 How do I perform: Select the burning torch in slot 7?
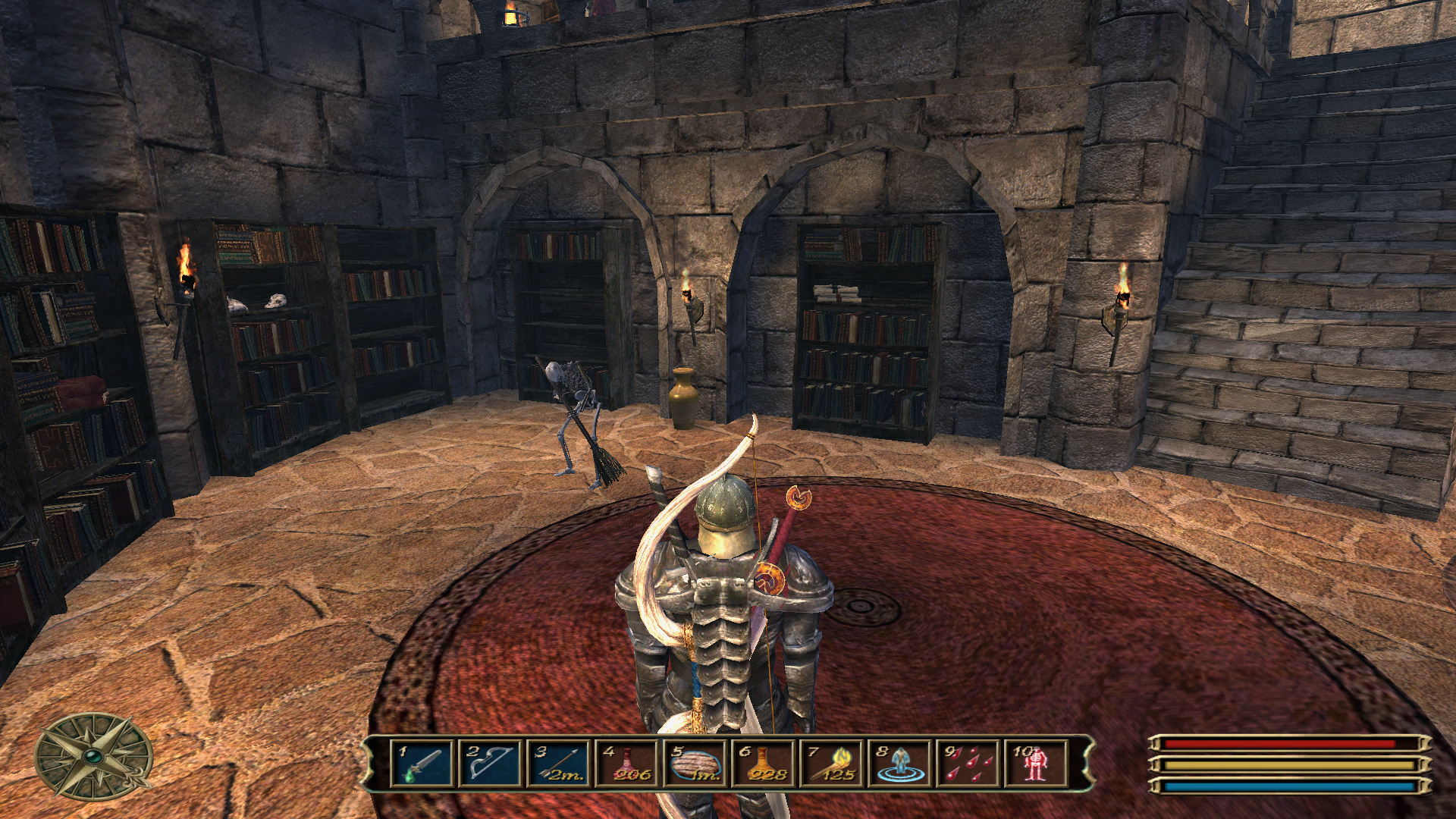831,763
